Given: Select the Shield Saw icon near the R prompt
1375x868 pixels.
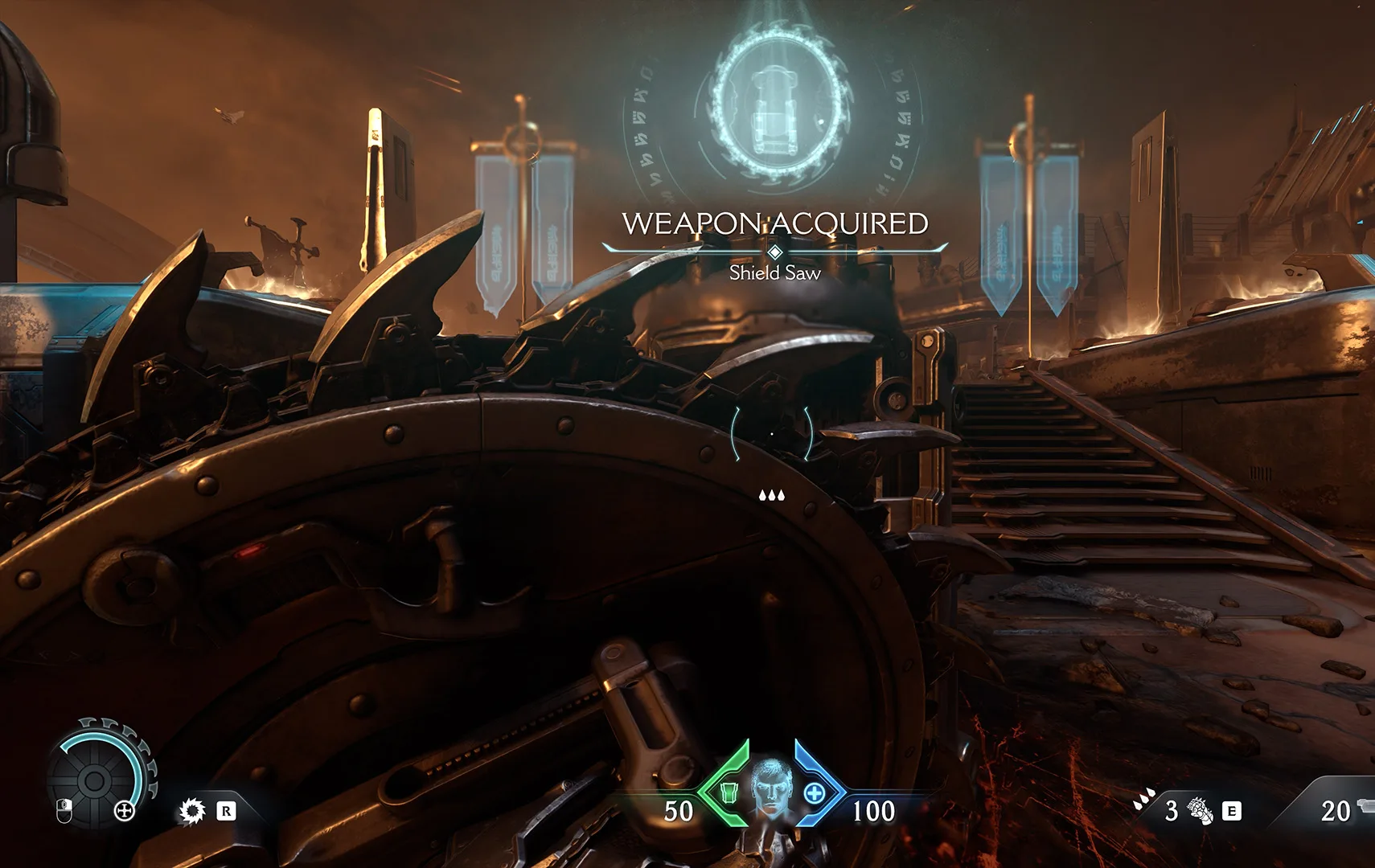Looking at the screenshot, I should (191, 812).
